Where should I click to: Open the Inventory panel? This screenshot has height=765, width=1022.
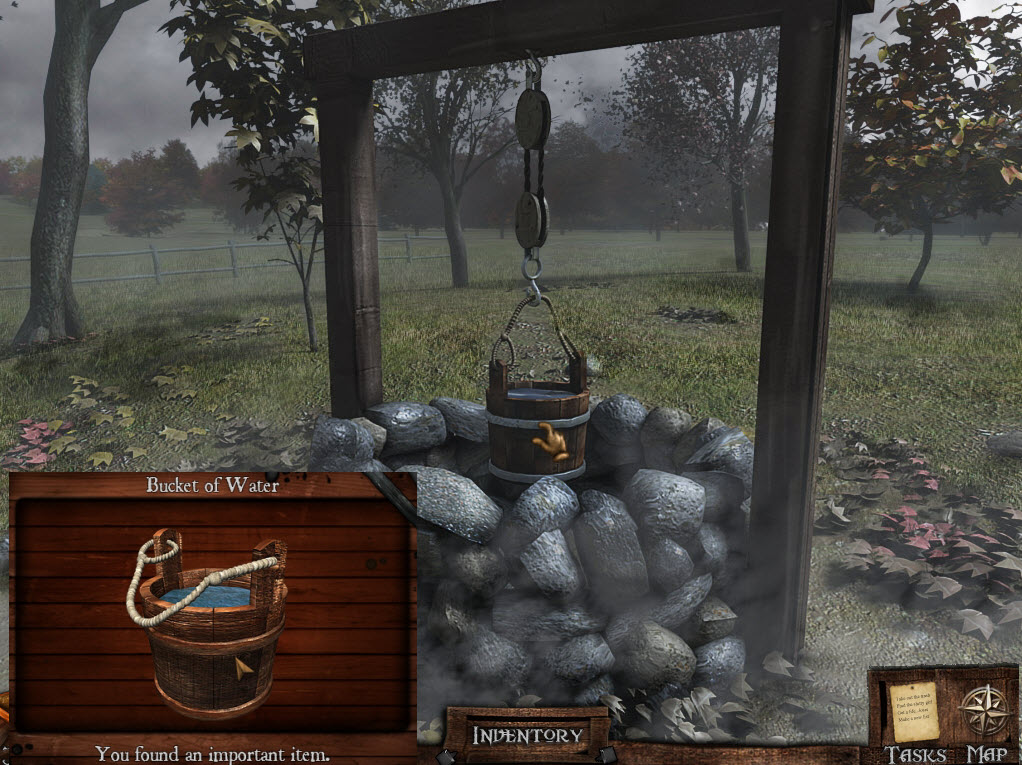click(527, 736)
